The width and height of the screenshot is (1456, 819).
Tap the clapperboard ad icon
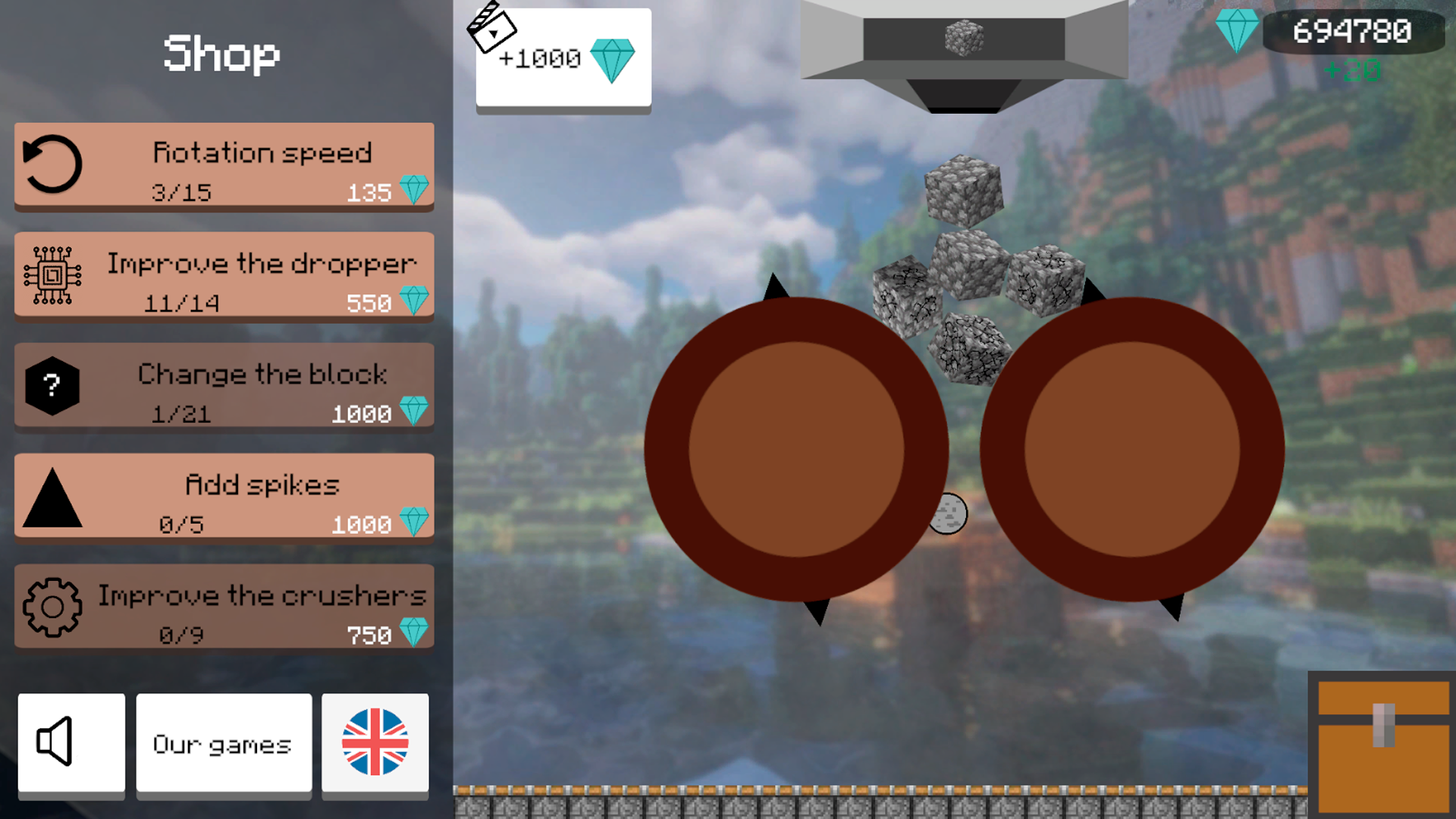493,29
